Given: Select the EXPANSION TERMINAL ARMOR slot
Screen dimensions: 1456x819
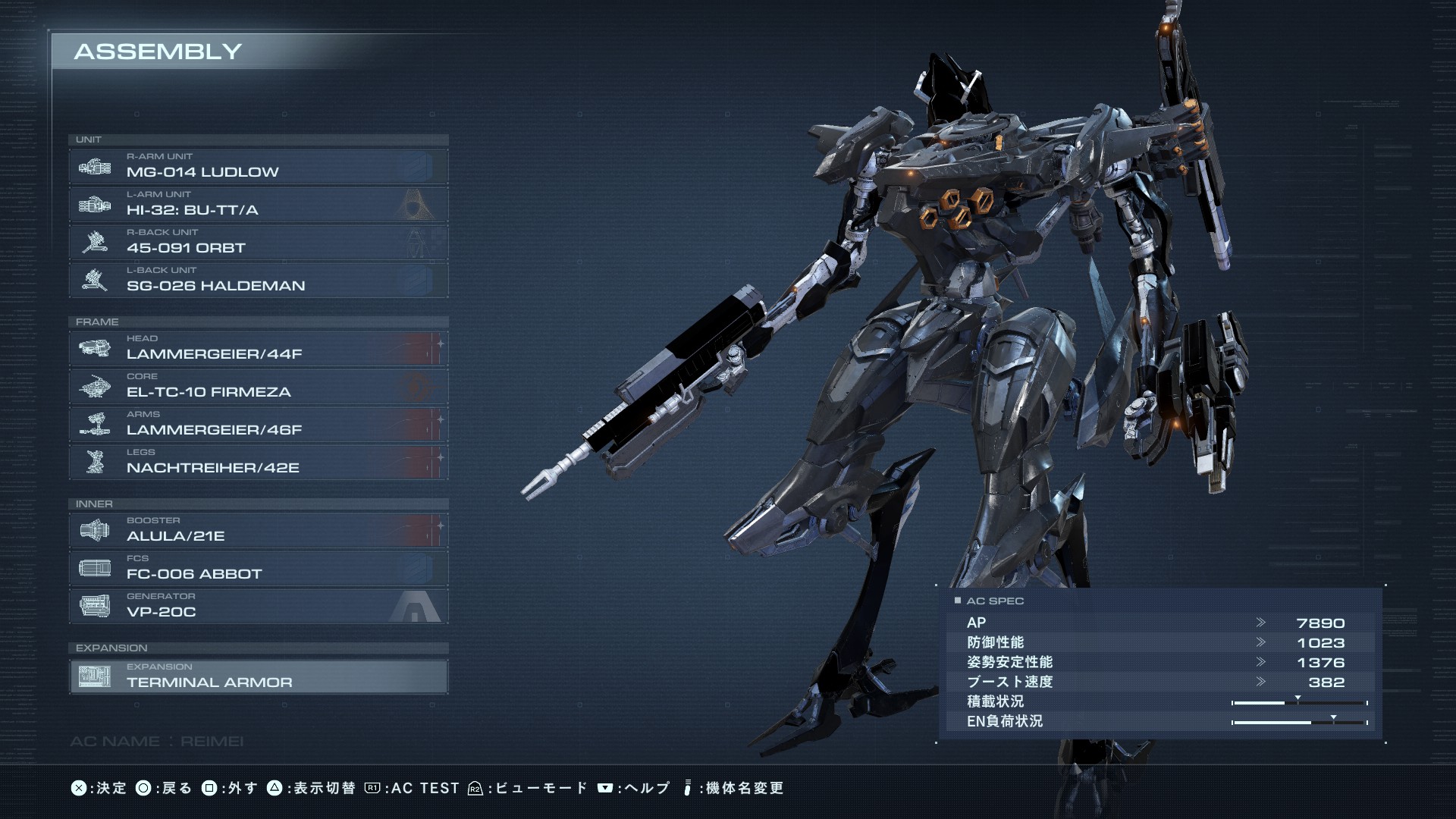Looking at the screenshot, I should (x=258, y=676).
